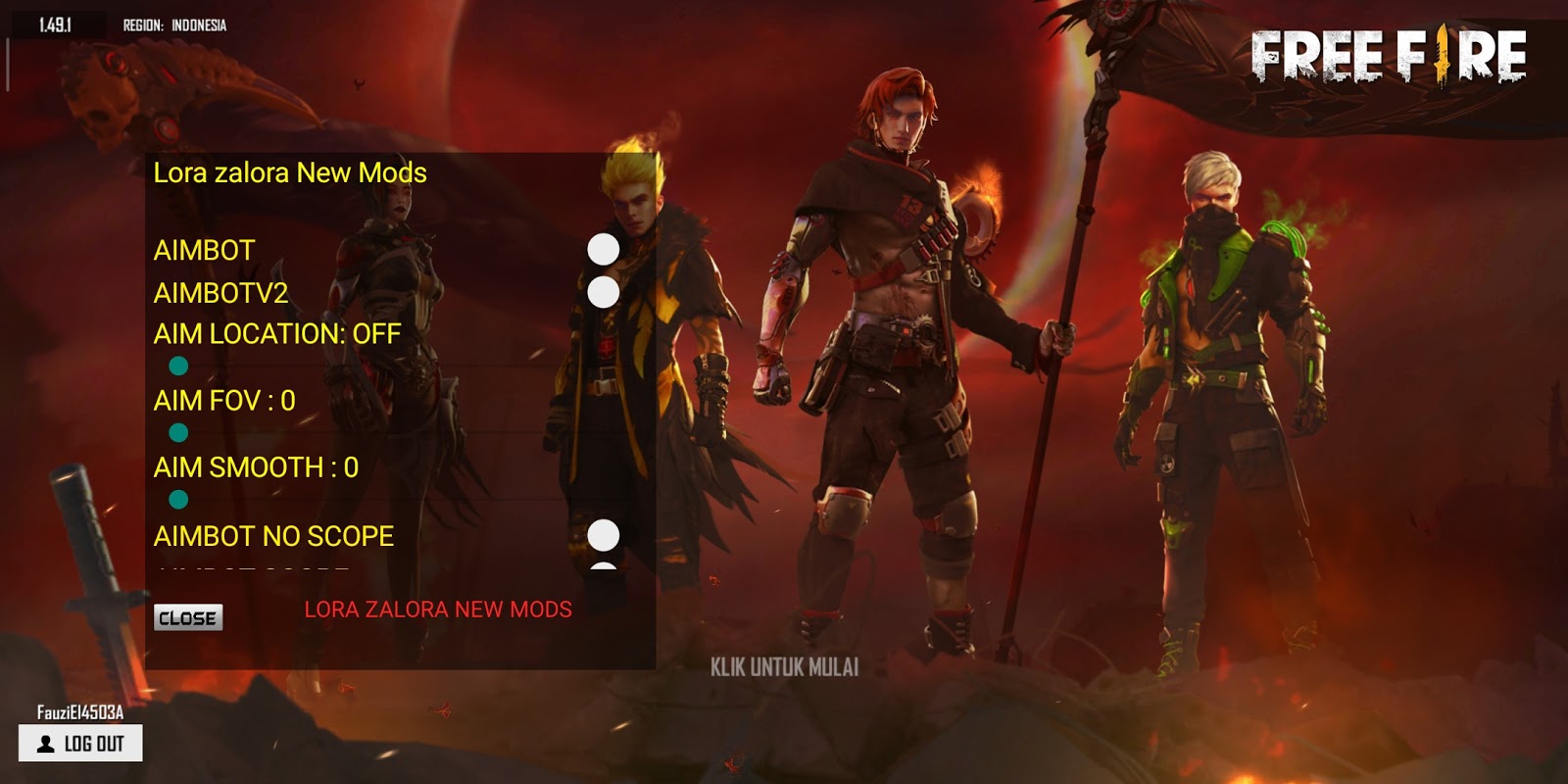Enable AIMBOTV2 with its switch
Viewport: 1568px width, 784px height.
[603, 291]
